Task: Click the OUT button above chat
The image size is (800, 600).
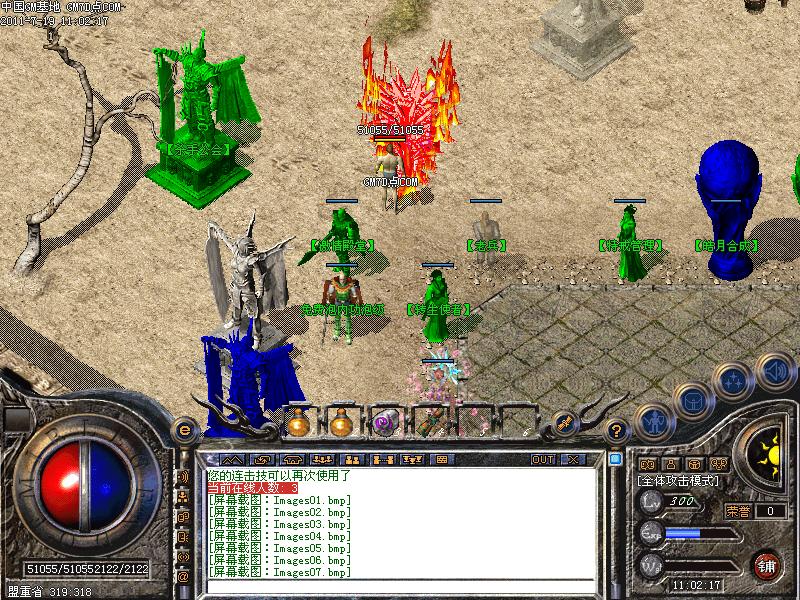Action: click(x=542, y=459)
